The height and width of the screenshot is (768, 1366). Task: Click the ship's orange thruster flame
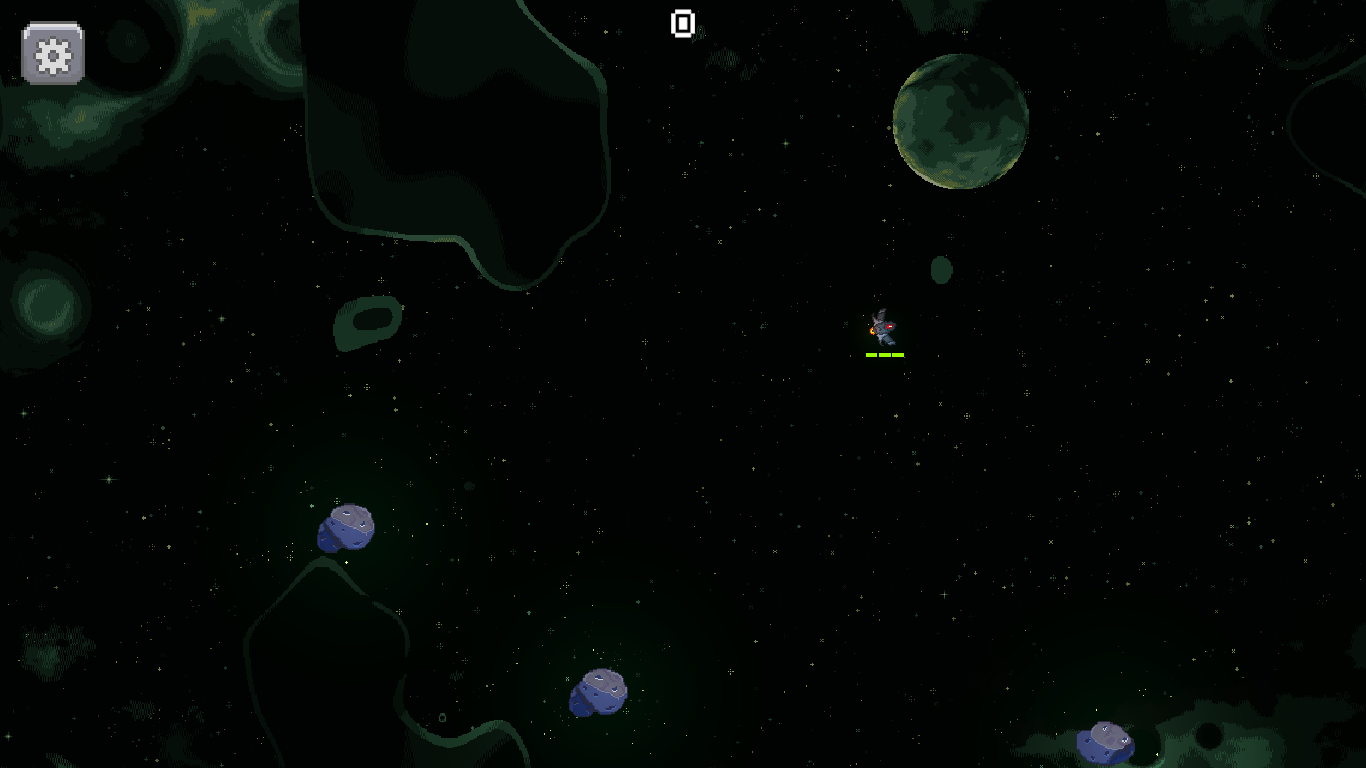(872, 331)
